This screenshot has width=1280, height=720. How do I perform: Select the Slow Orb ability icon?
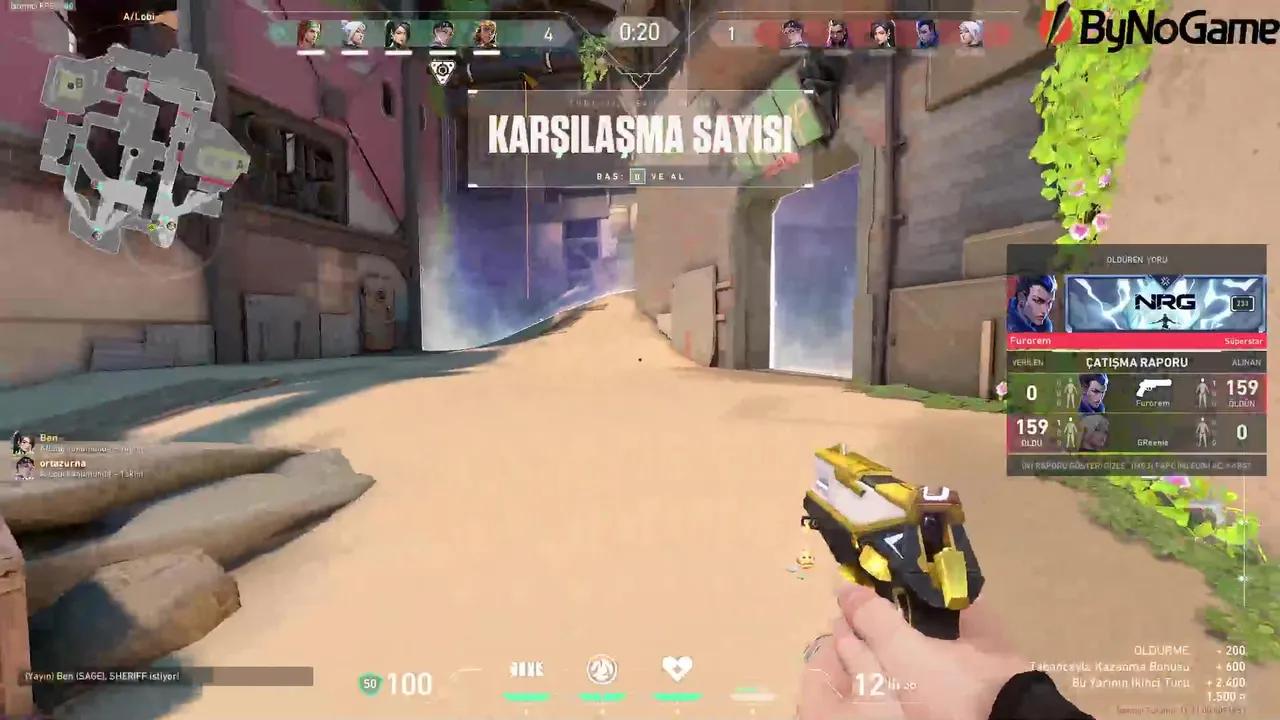click(601, 670)
